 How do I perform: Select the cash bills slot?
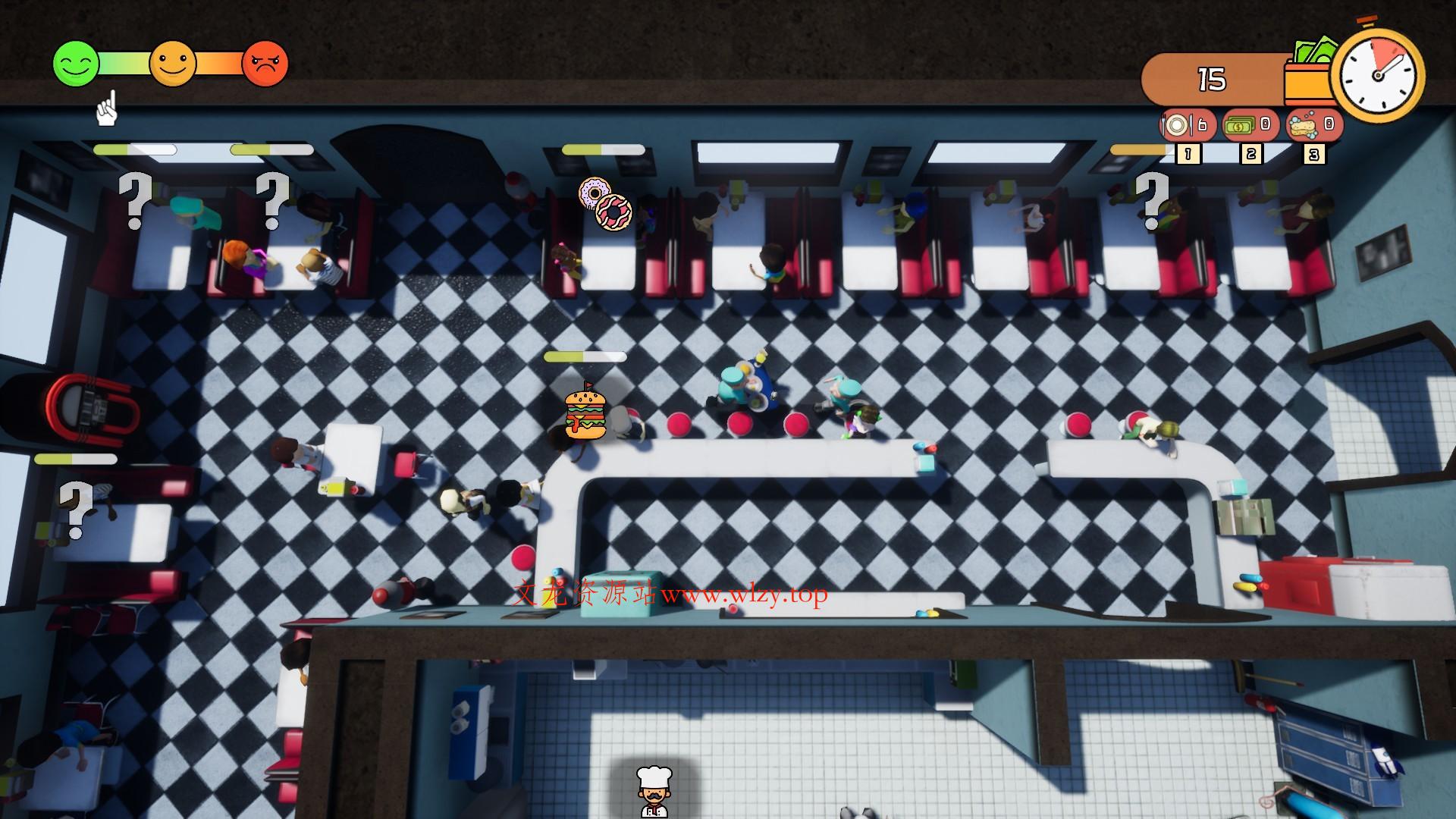(1250, 125)
